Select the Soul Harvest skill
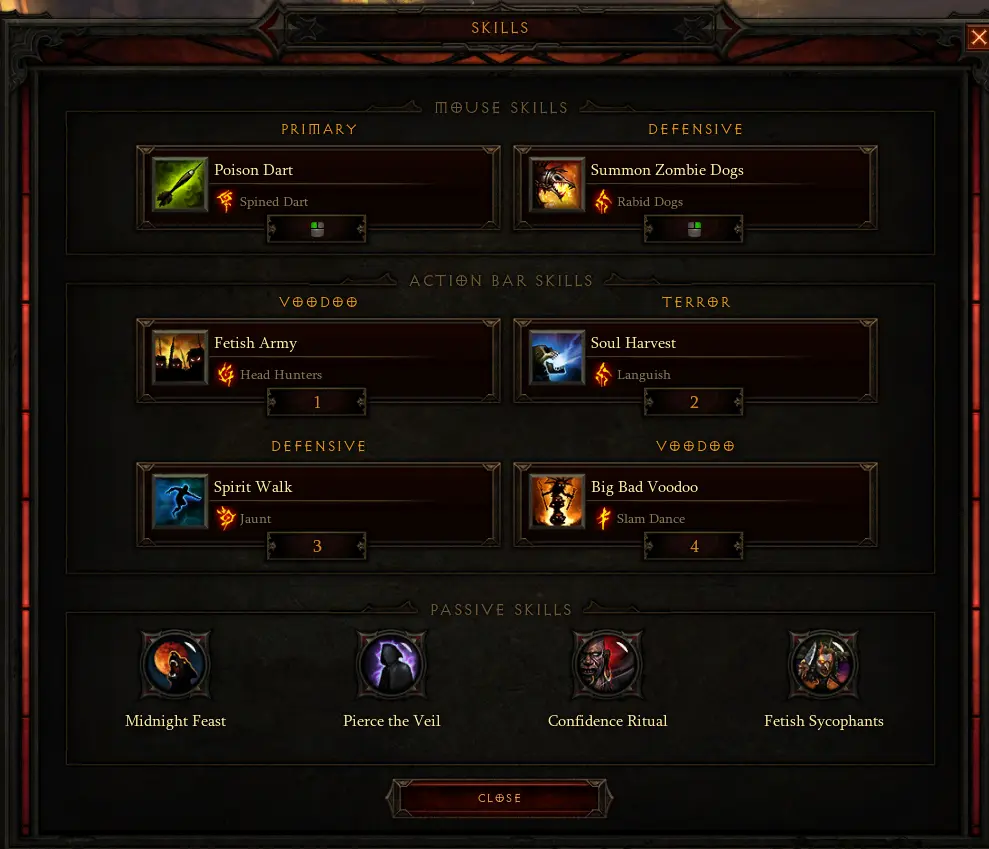 pyautogui.click(x=695, y=359)
